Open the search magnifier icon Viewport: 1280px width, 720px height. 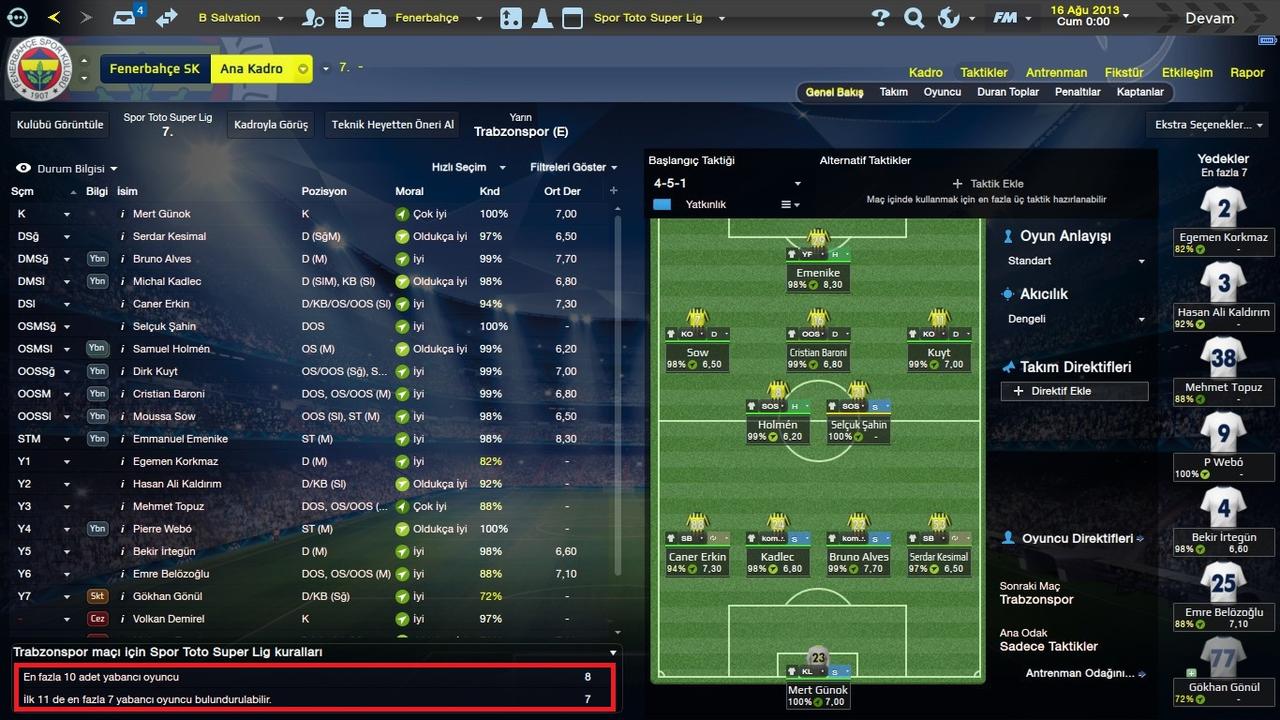point(914,18)
